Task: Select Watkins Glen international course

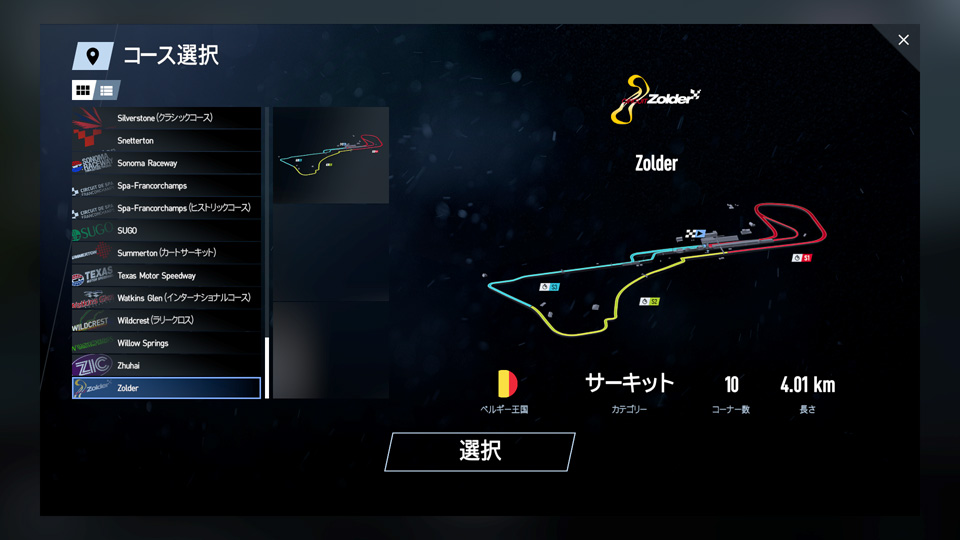Action: tap(166, 298)
